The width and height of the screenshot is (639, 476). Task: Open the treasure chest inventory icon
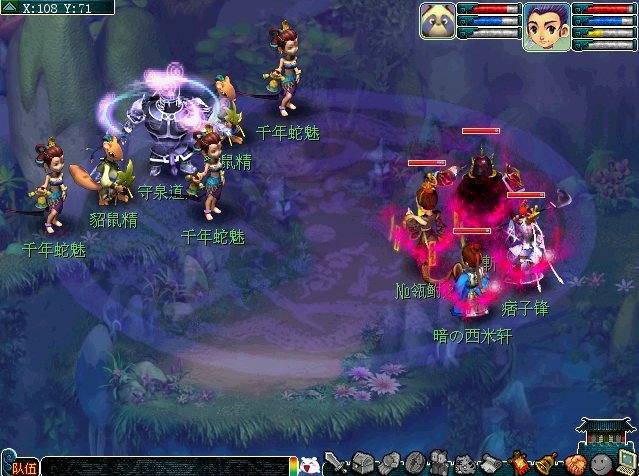click(x=362, y=464)
